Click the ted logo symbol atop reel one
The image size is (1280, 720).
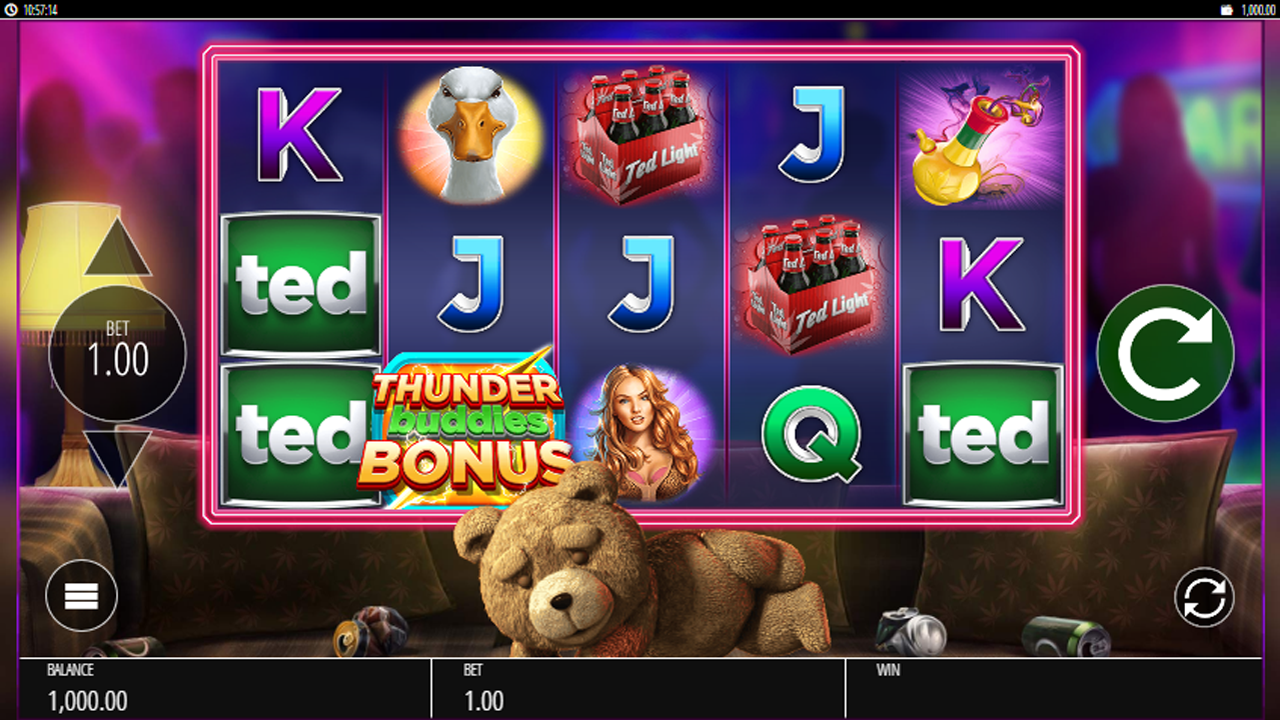(x=299, y=283)
